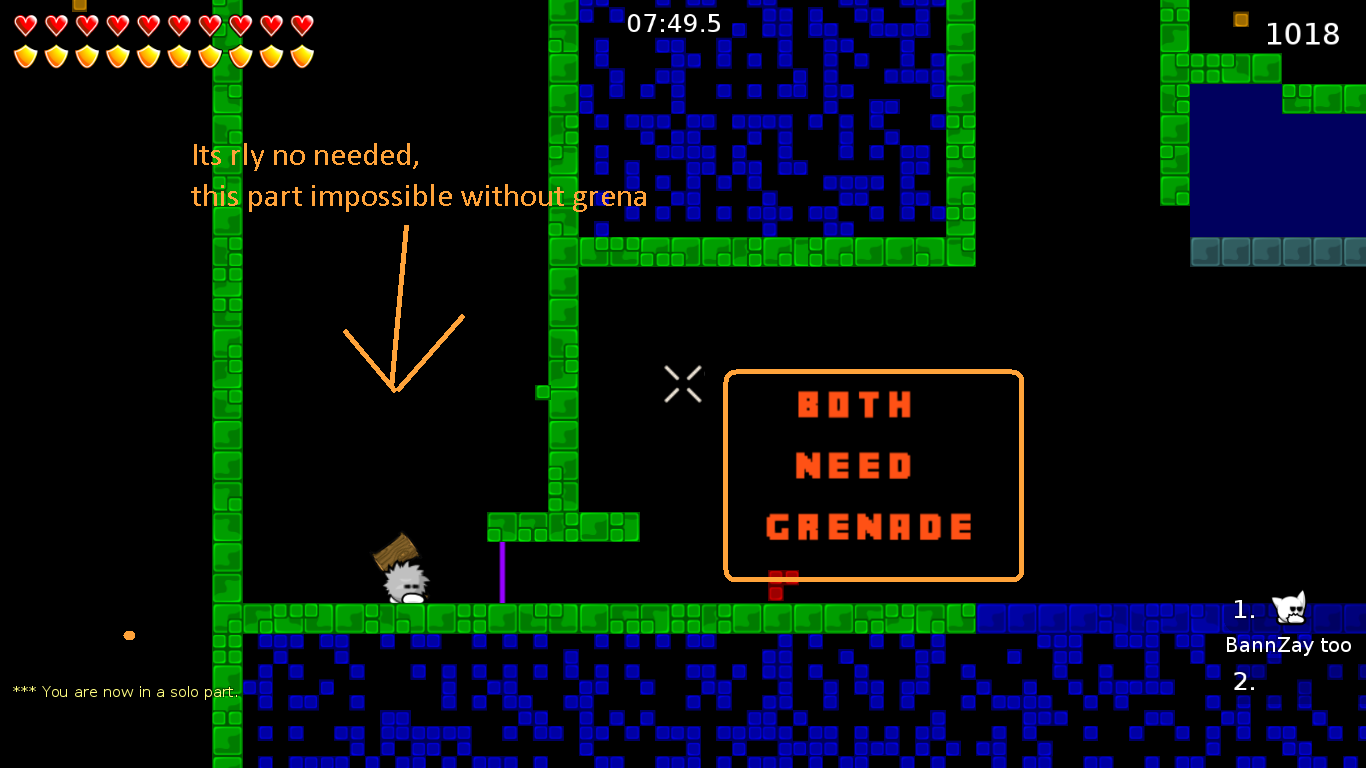Select the first yellow shield armor icon
Screen dimensions: 1366x768
pyautogui.click(x=25, y=55)
